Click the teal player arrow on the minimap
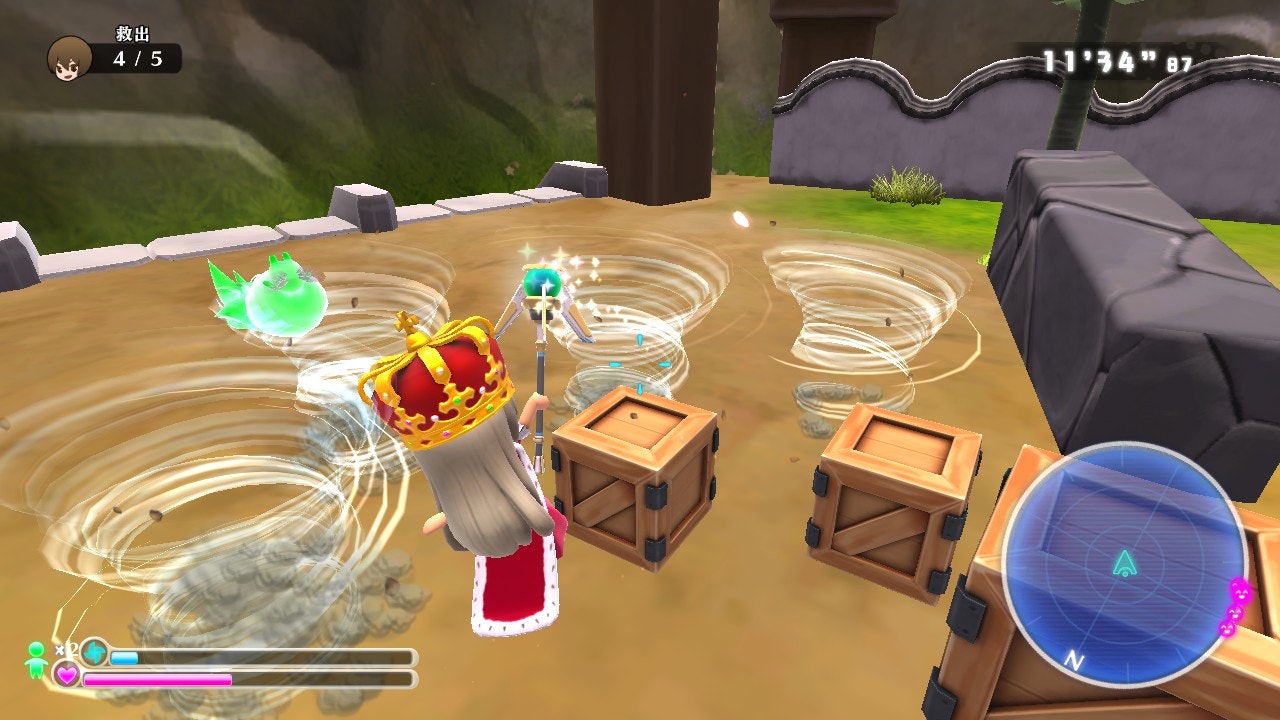This screenshot has height=720, width=1280. (x=1125, y=563)
